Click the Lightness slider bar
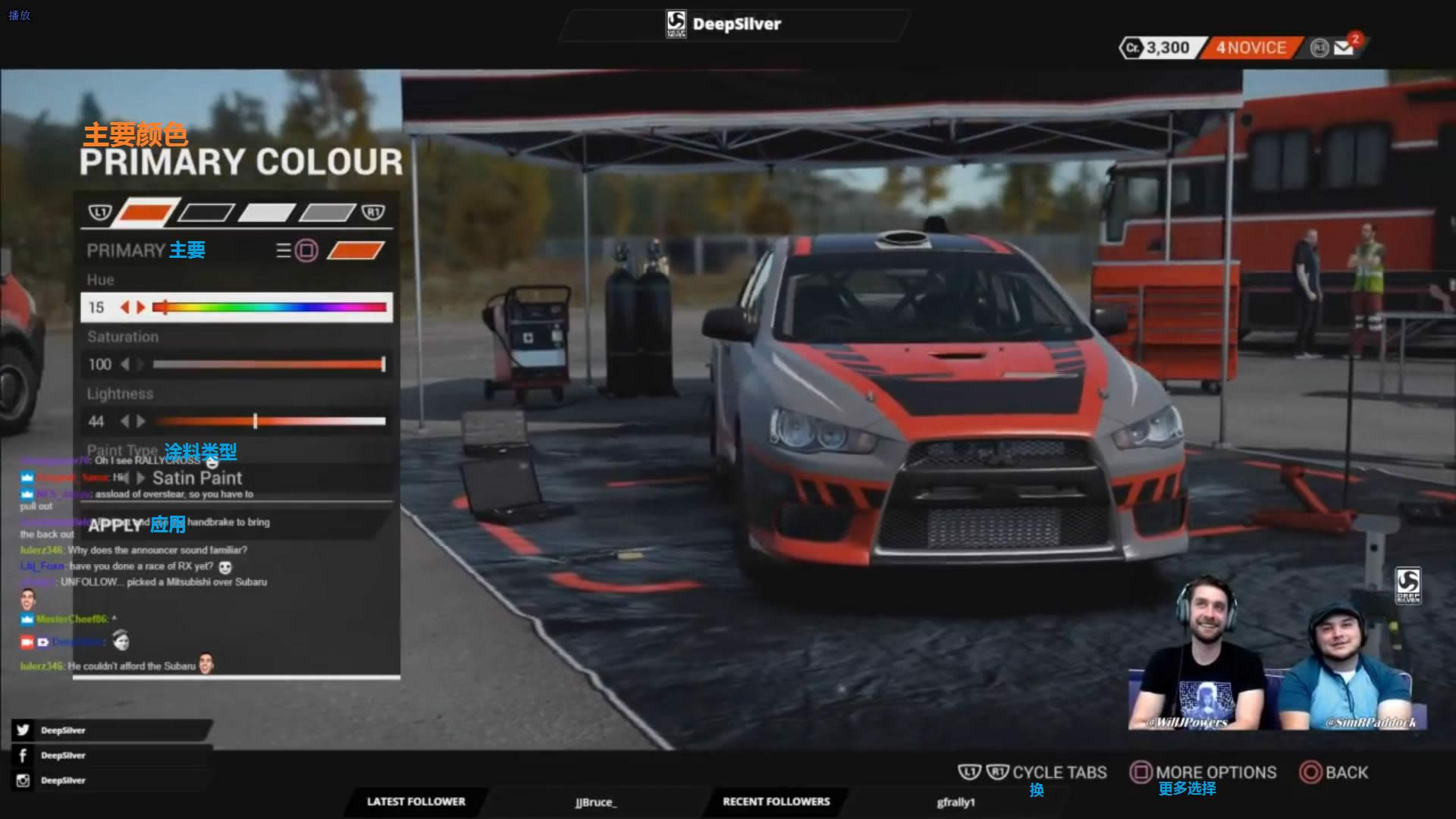 (270, 422)
